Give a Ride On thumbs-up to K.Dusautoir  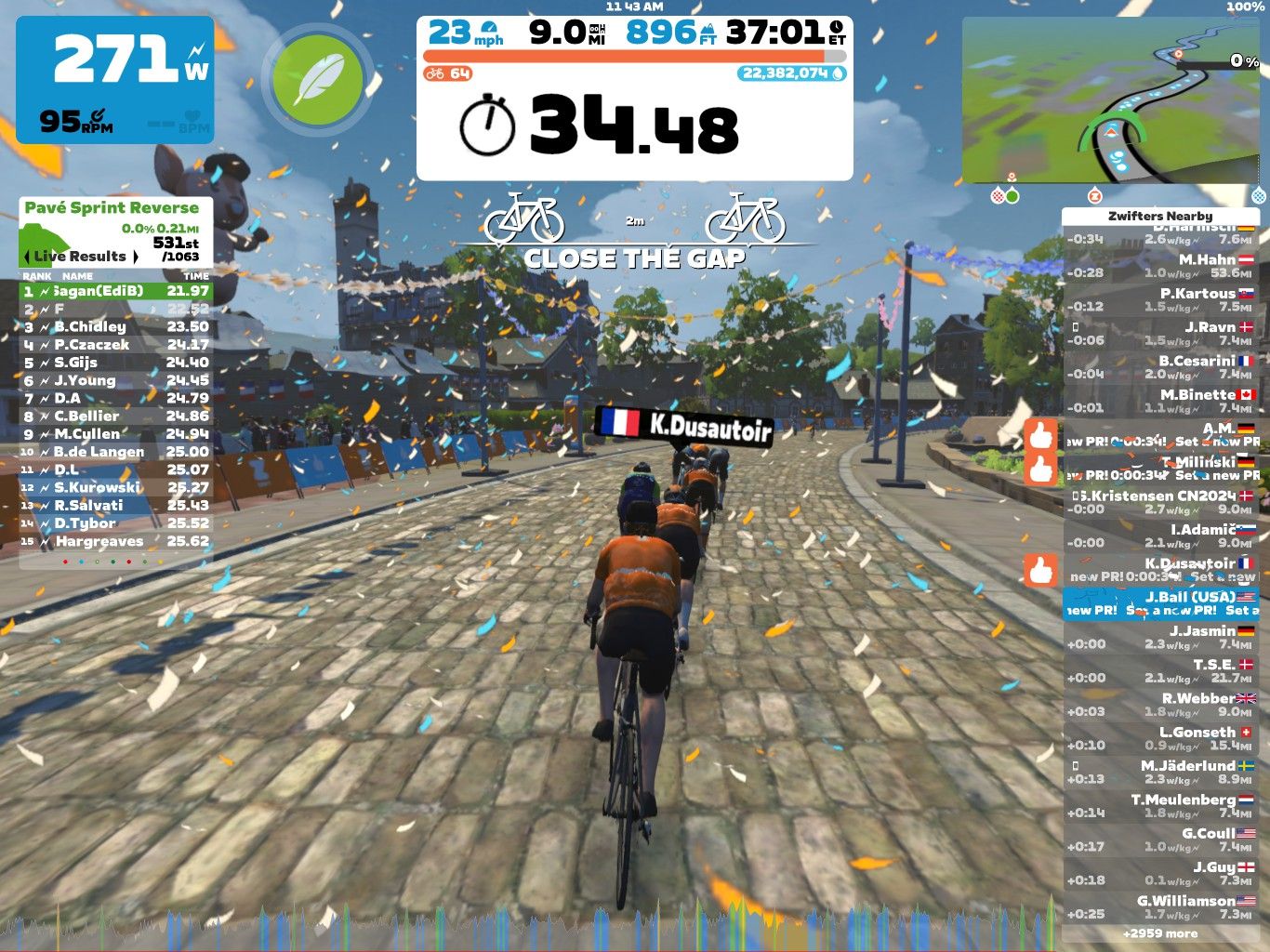coord(1041,570)
